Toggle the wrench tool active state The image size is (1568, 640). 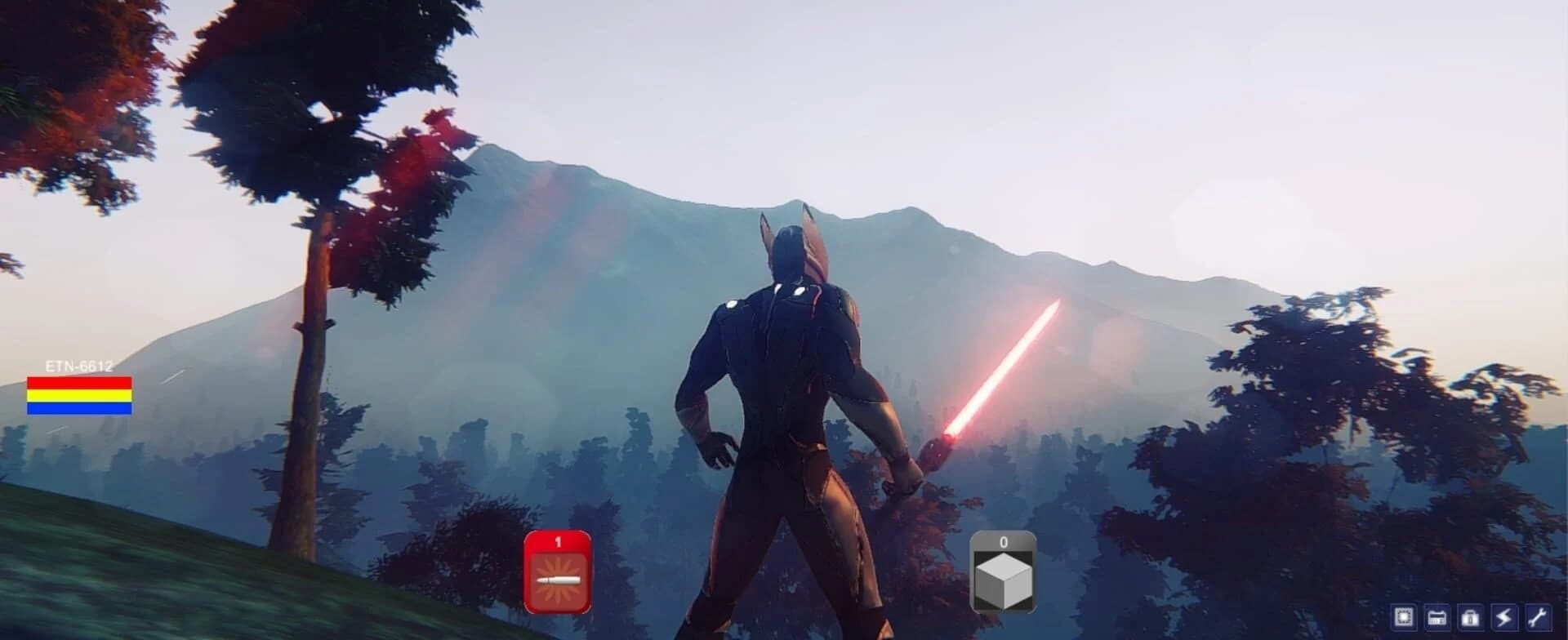(1537, 618)
